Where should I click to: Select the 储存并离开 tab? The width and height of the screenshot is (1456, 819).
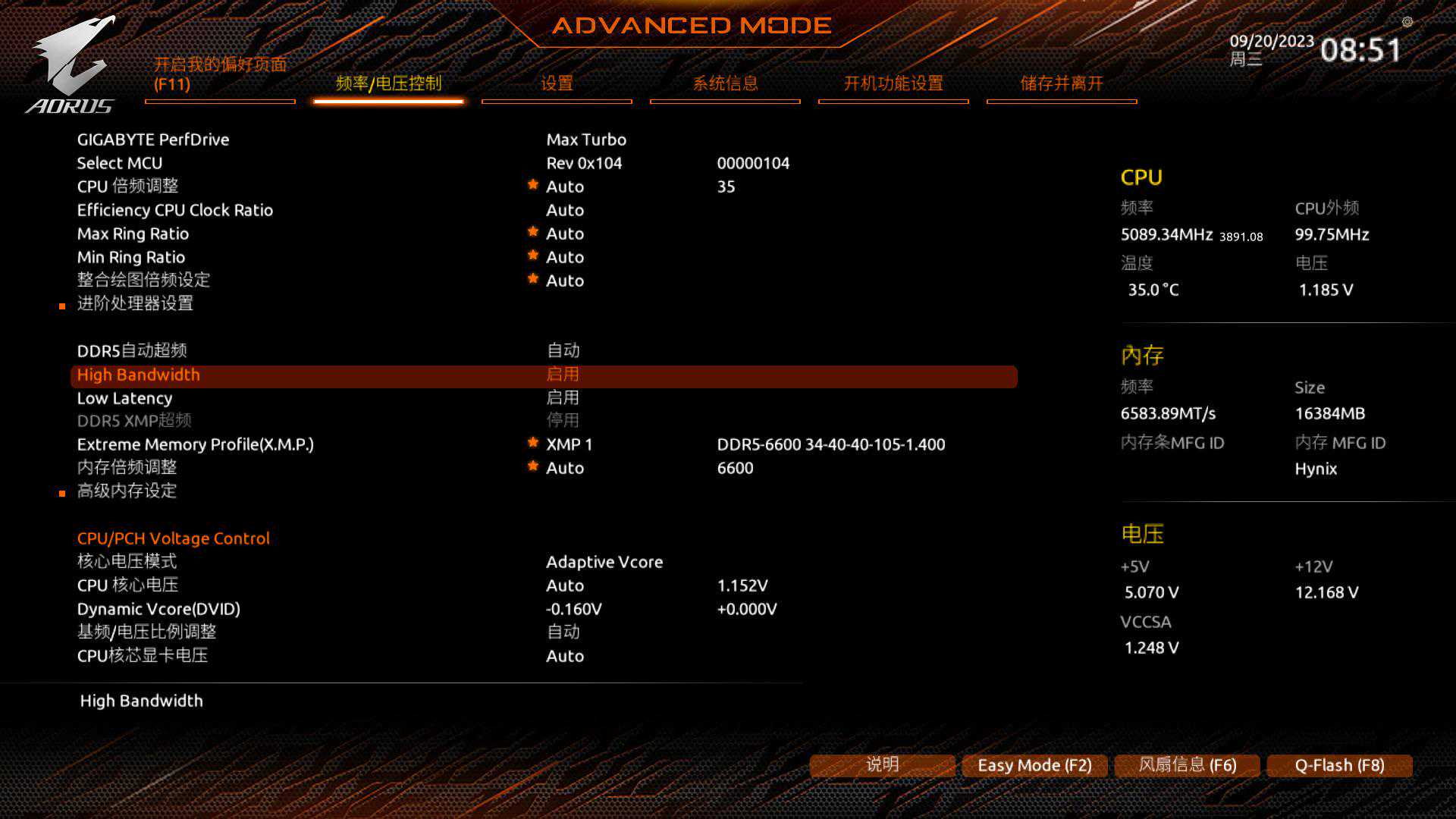click(1062, 83)
